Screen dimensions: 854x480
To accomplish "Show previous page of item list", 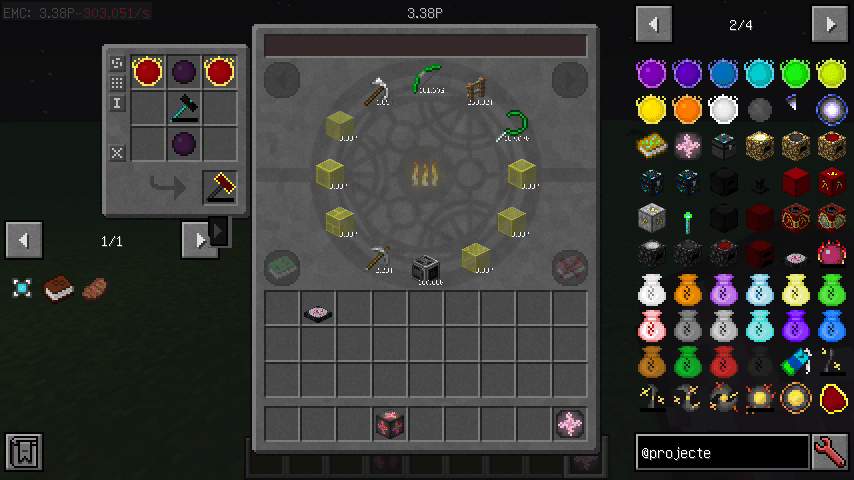I will click(653, 24).
